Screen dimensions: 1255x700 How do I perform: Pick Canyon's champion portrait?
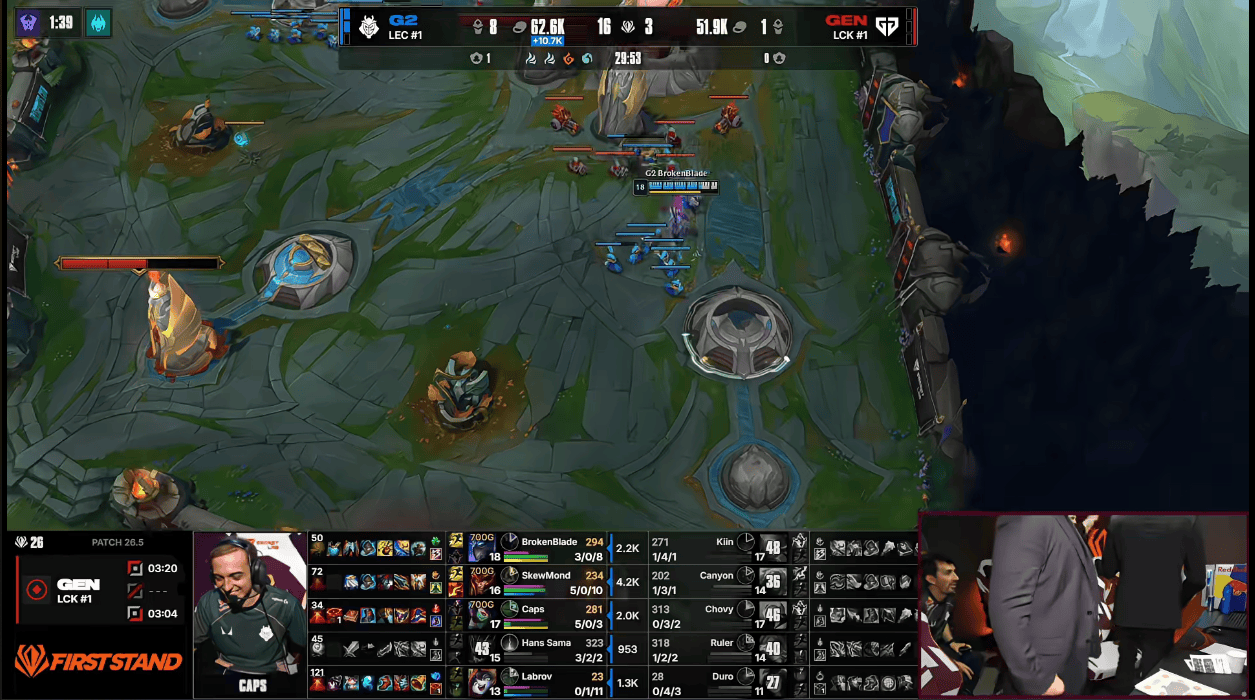(772, 580)
